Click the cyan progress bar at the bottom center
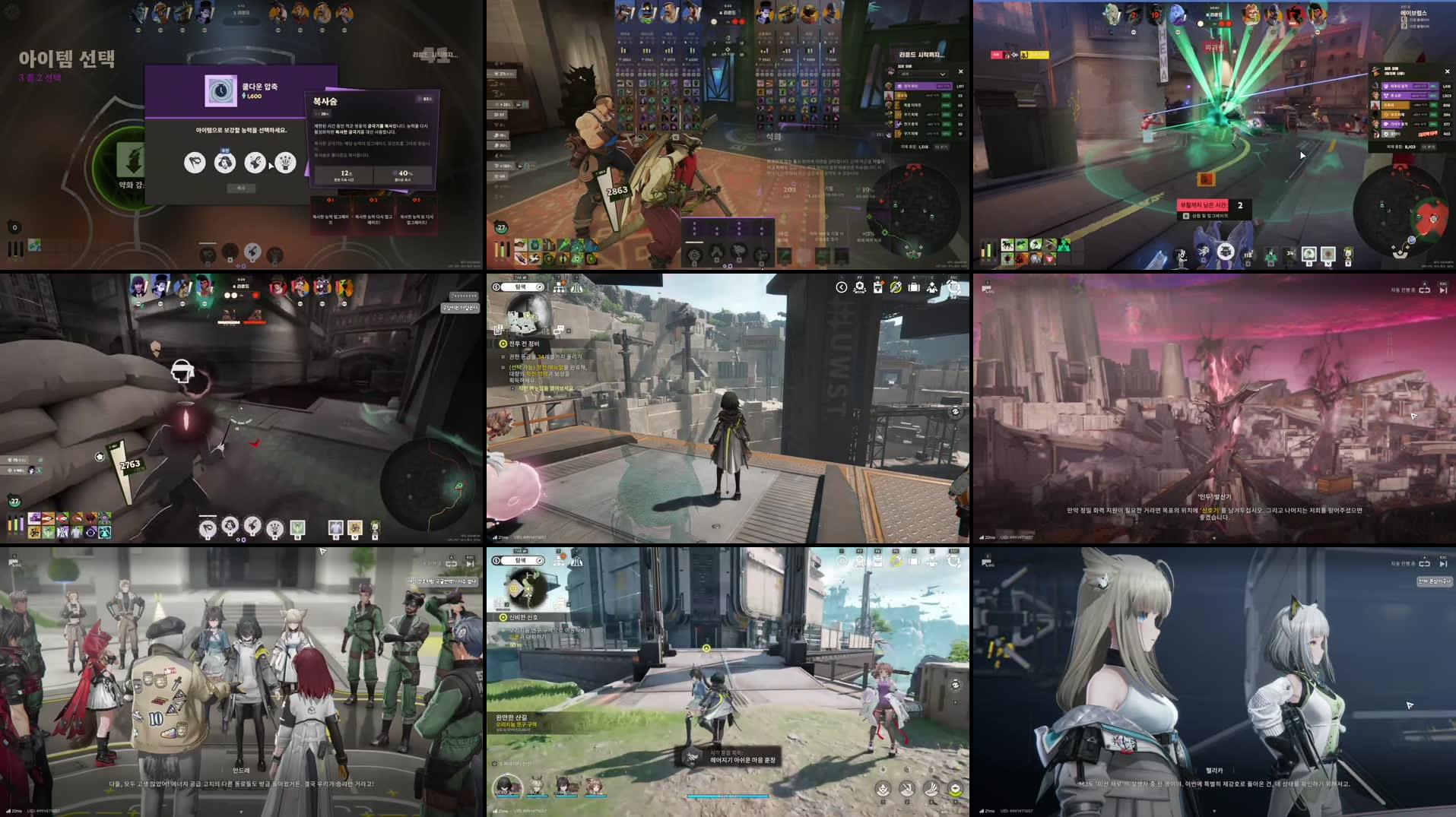Viewport: 1456px width, 817px height. pos(728,796)
